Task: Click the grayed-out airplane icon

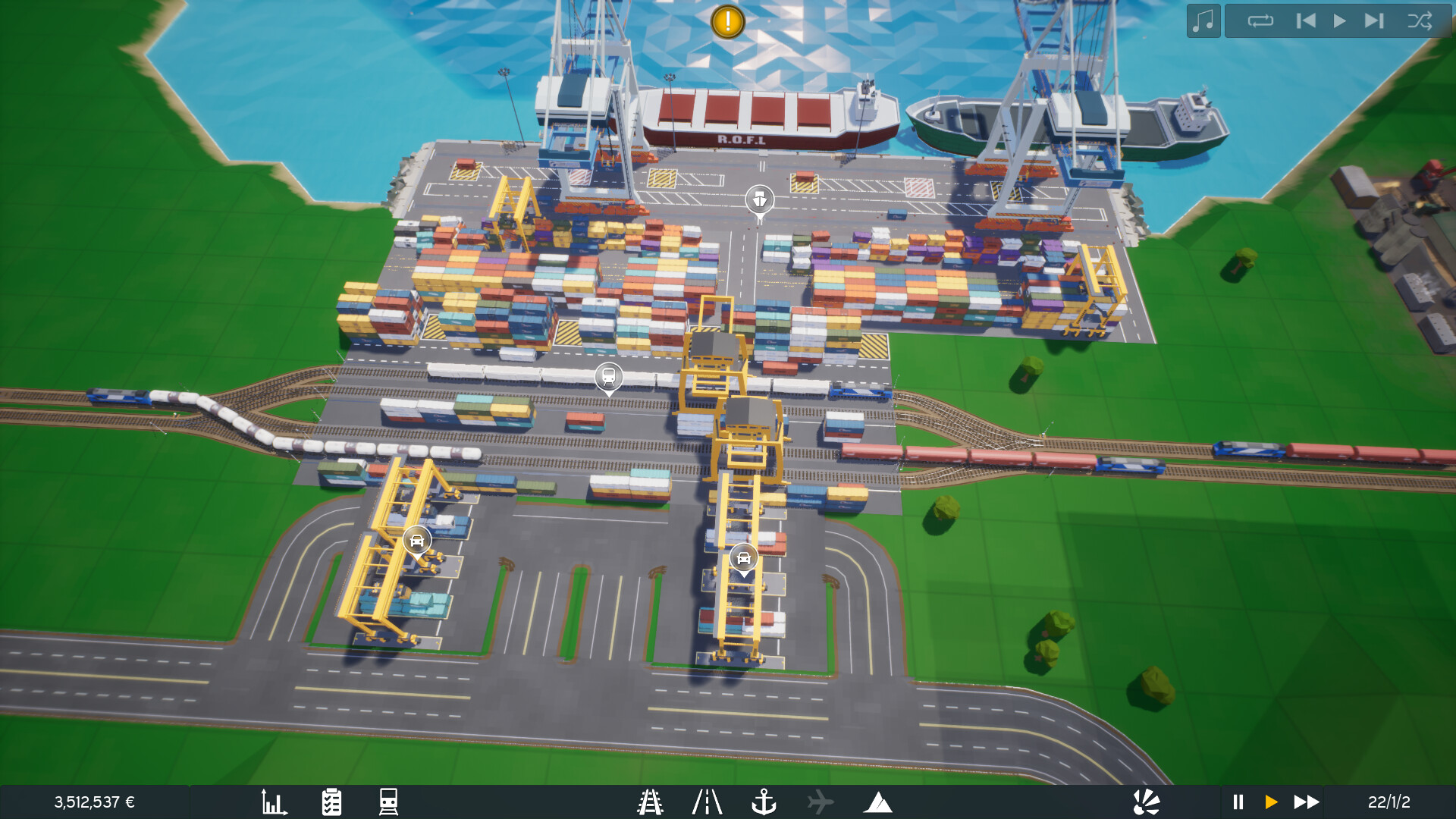Action: click(x=821, y=800)
